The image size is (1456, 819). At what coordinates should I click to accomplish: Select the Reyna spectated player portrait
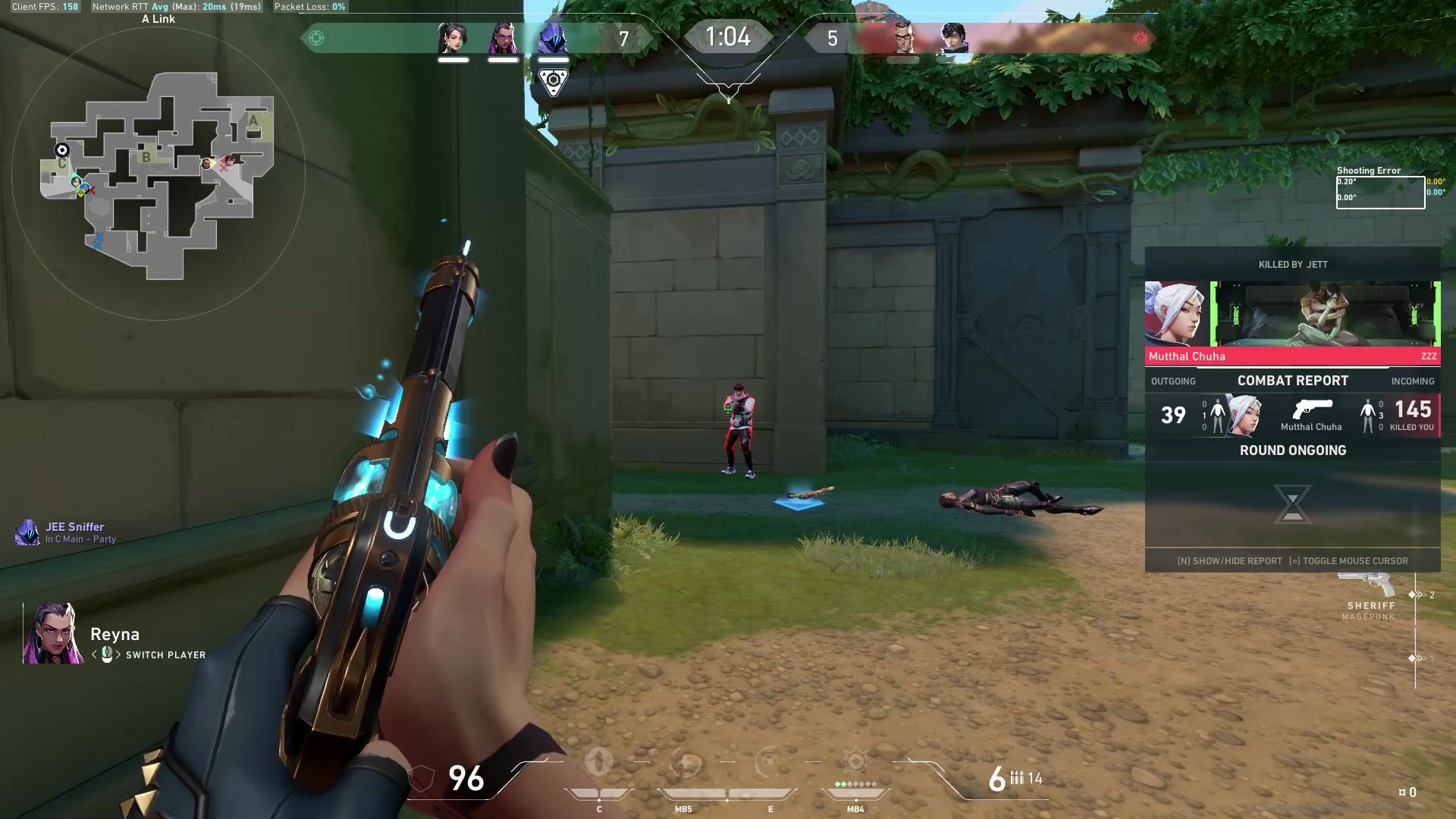[53, 633]
